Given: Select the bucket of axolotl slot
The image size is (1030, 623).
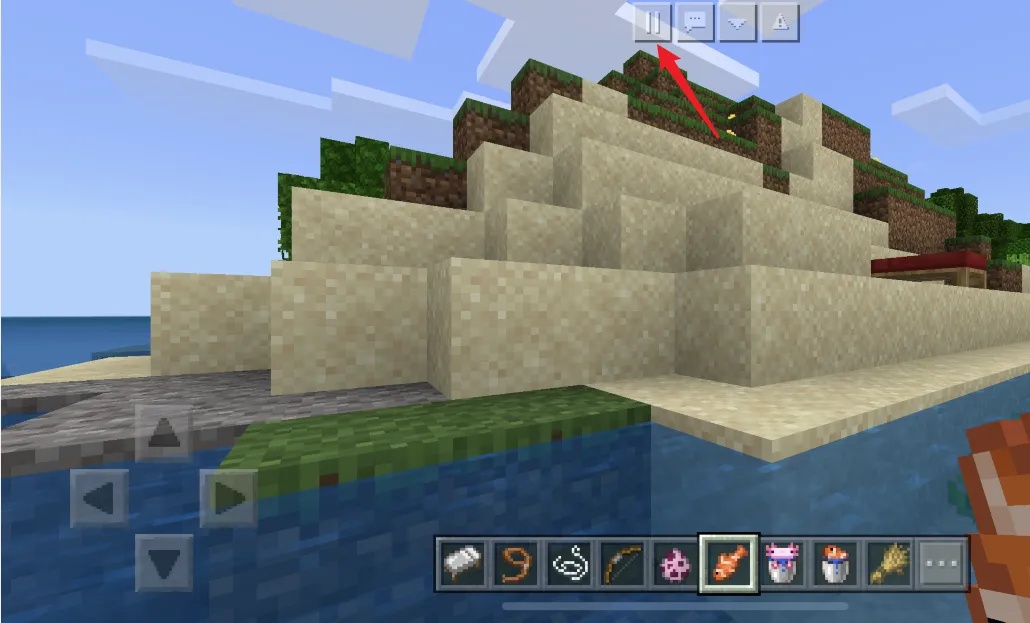Looking at the screenshot, I should point(782,564).
